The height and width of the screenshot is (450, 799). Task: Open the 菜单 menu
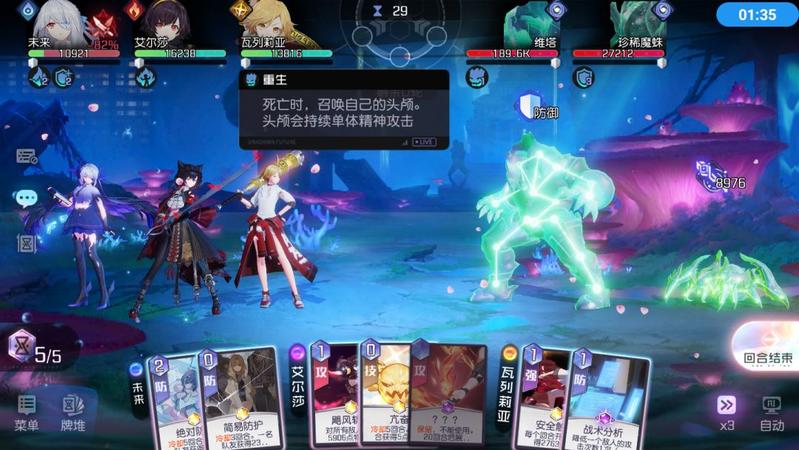(x=27, y=413)
